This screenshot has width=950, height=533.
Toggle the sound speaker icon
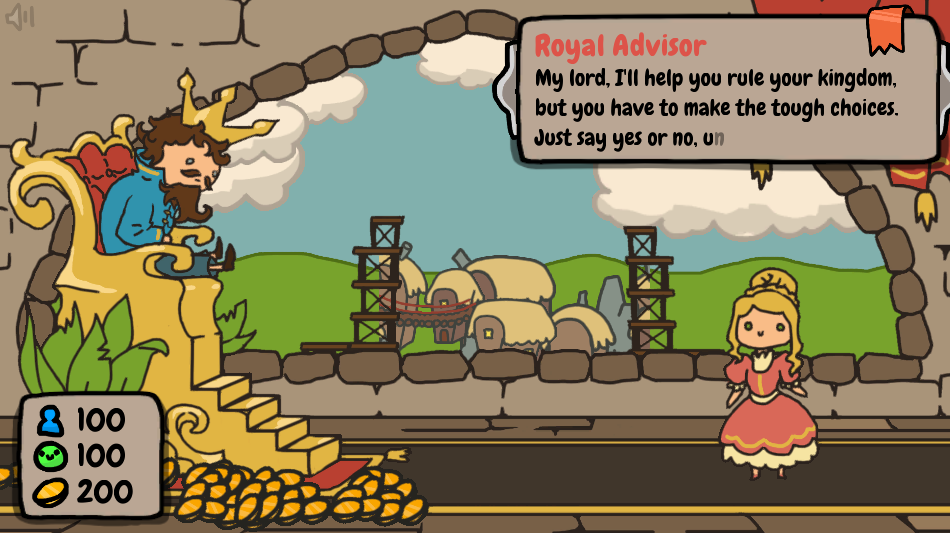point(20,17)
